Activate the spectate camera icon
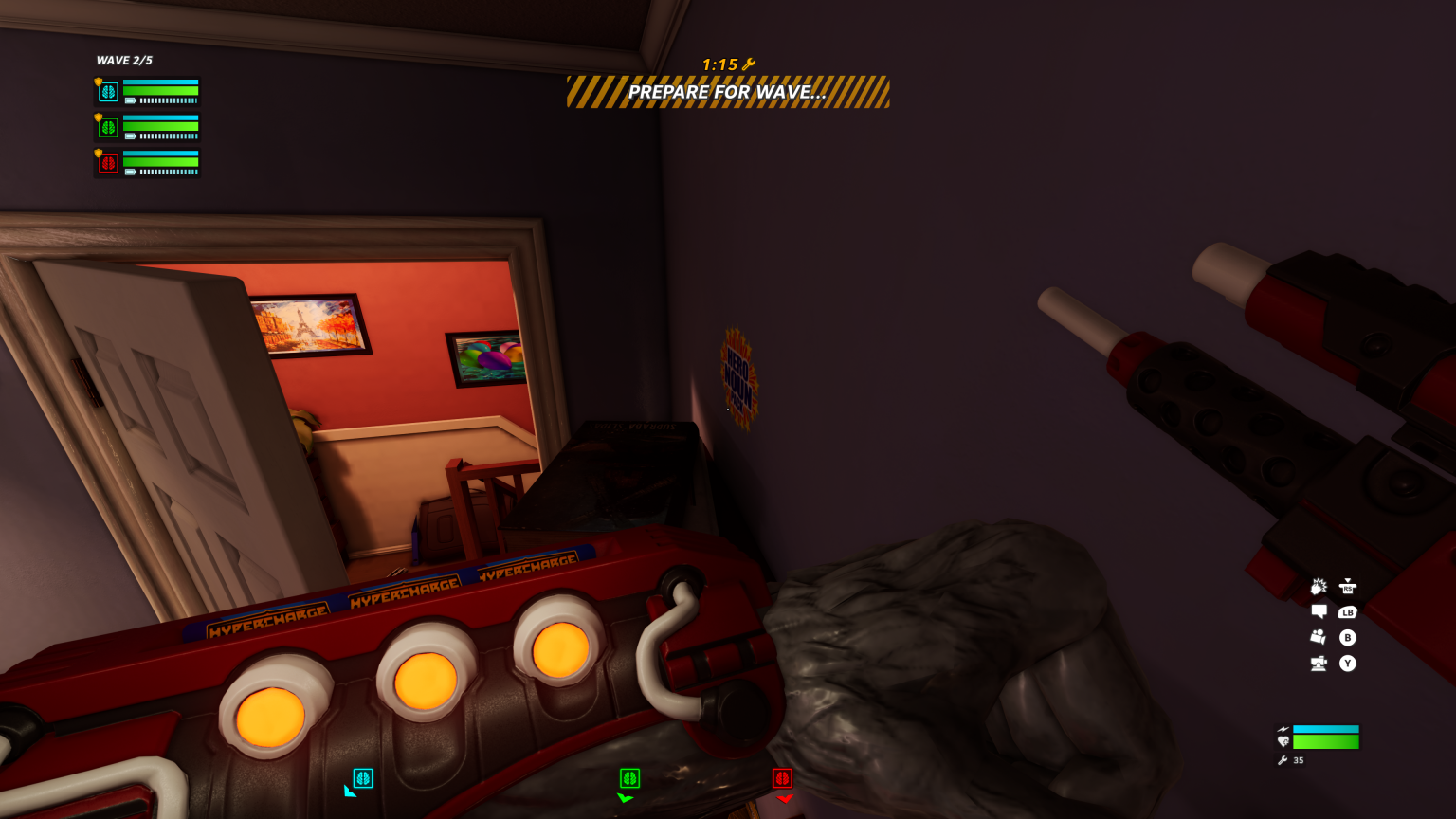 pyautogui.click(x=1319, y=636)
